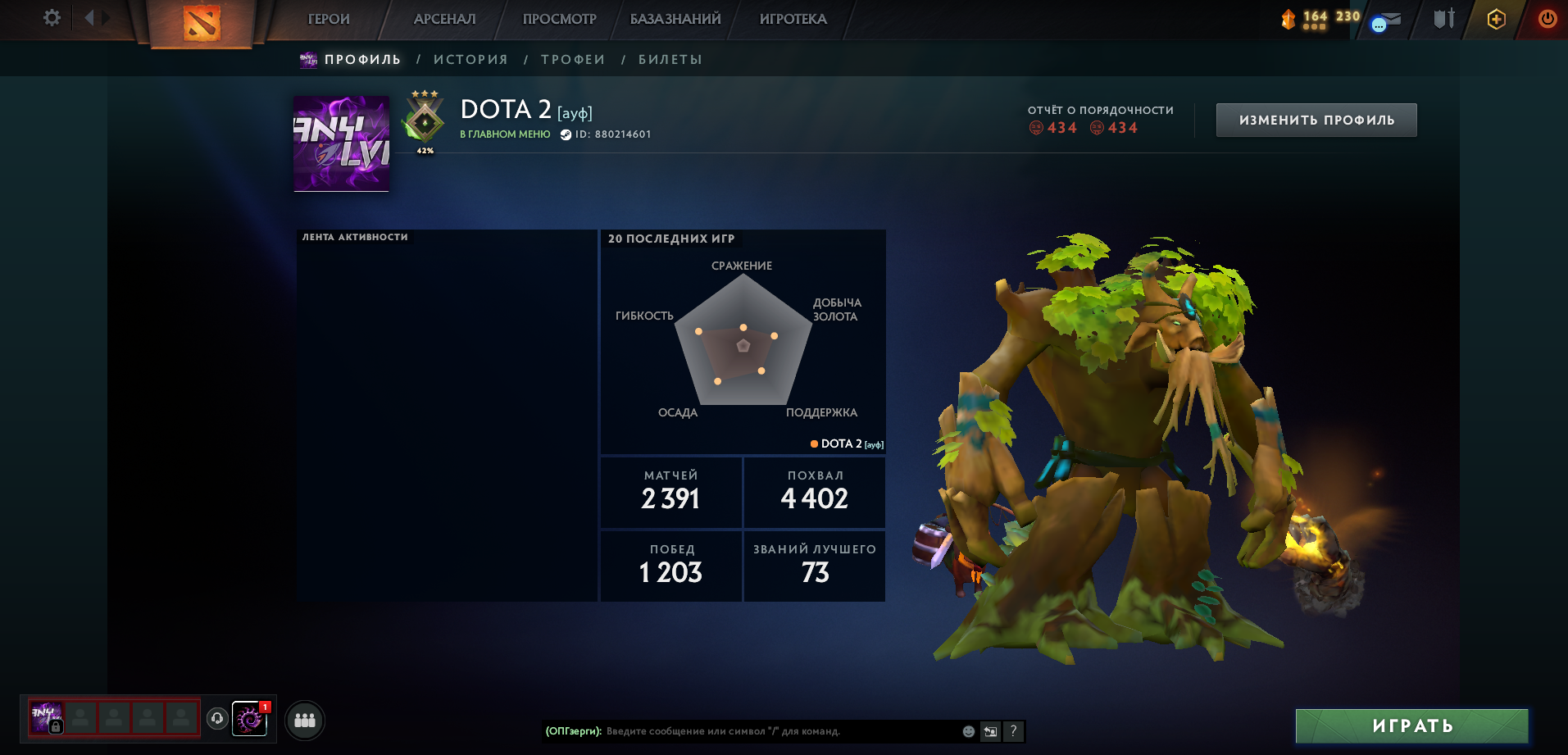Open Dota Plus hexagon icon in top bar
This screenshot has height=755, width=1568.
pyautogui.click(x=1495, y=18)
